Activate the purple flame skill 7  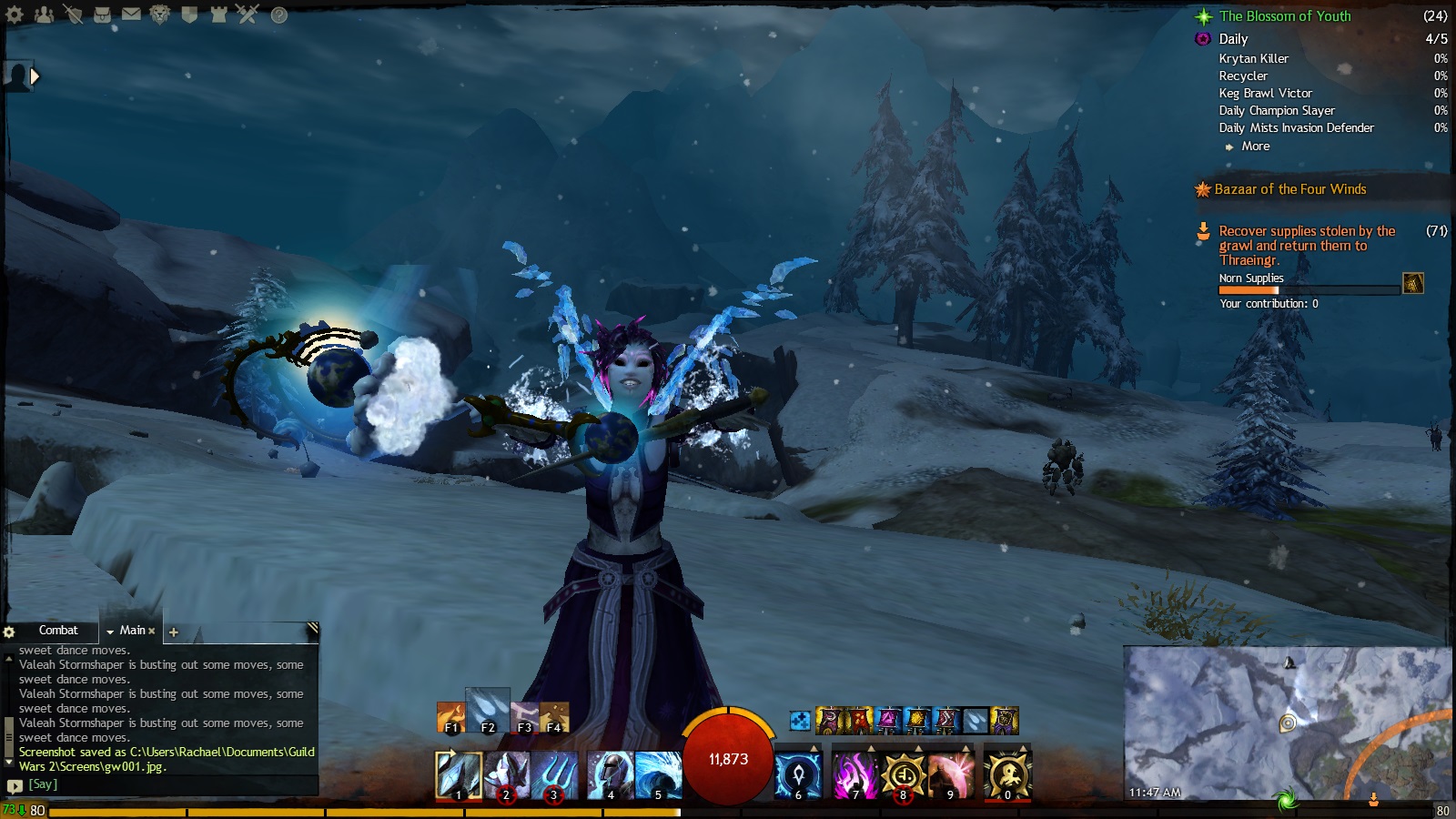coord(854,775)
